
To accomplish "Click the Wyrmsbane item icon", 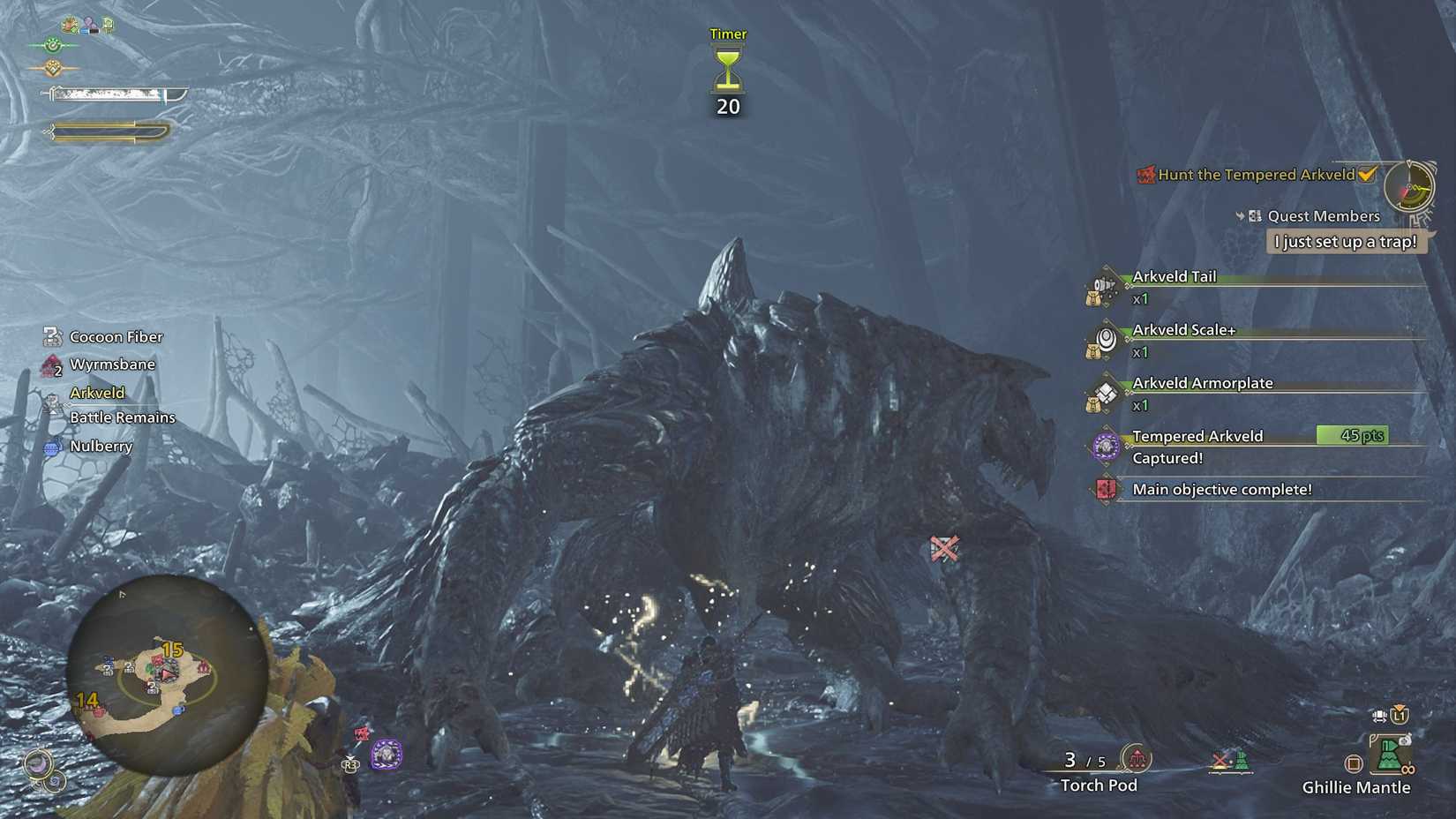I will (50, 364).
